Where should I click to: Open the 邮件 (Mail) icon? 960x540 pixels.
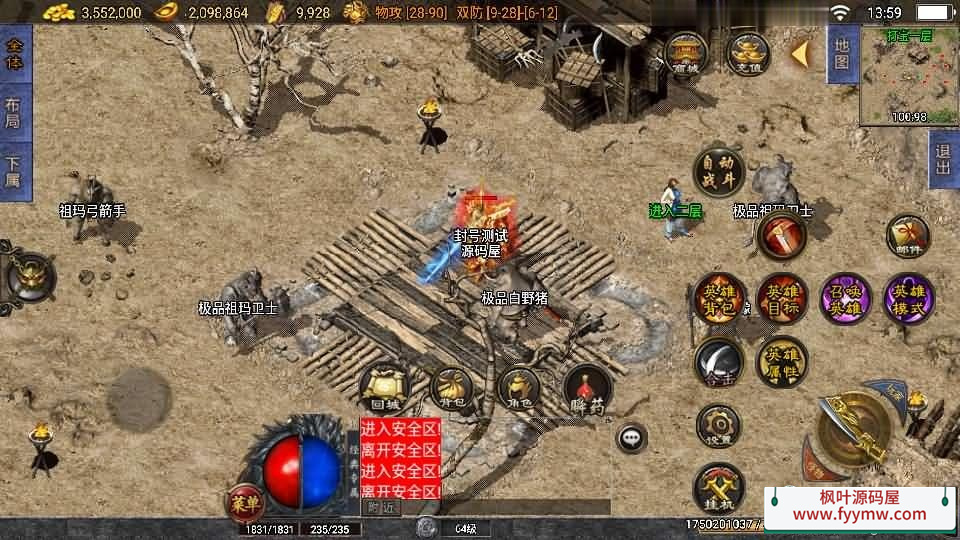coord(908,236)
